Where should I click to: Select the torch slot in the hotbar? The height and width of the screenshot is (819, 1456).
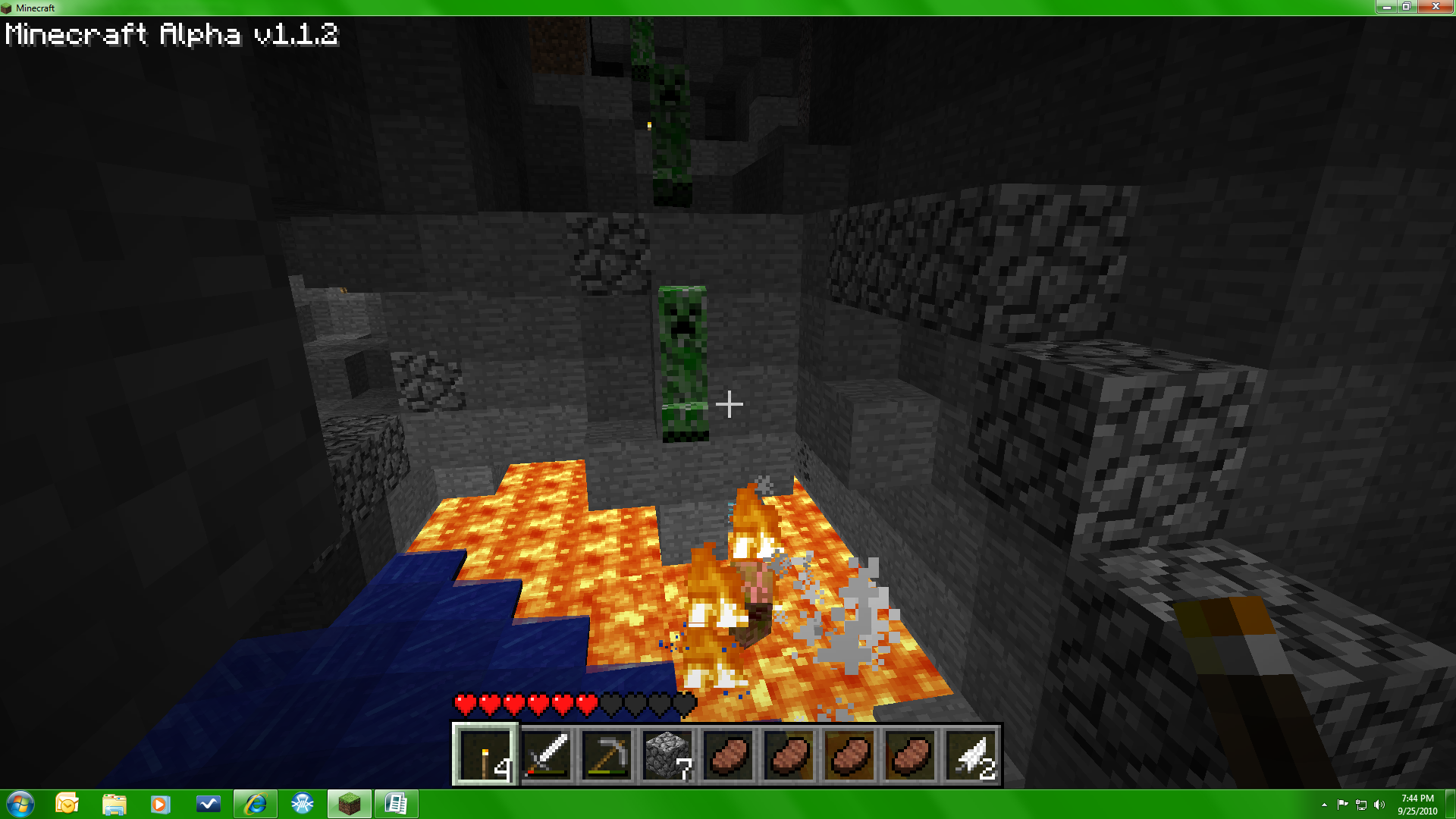coord(485,754)
